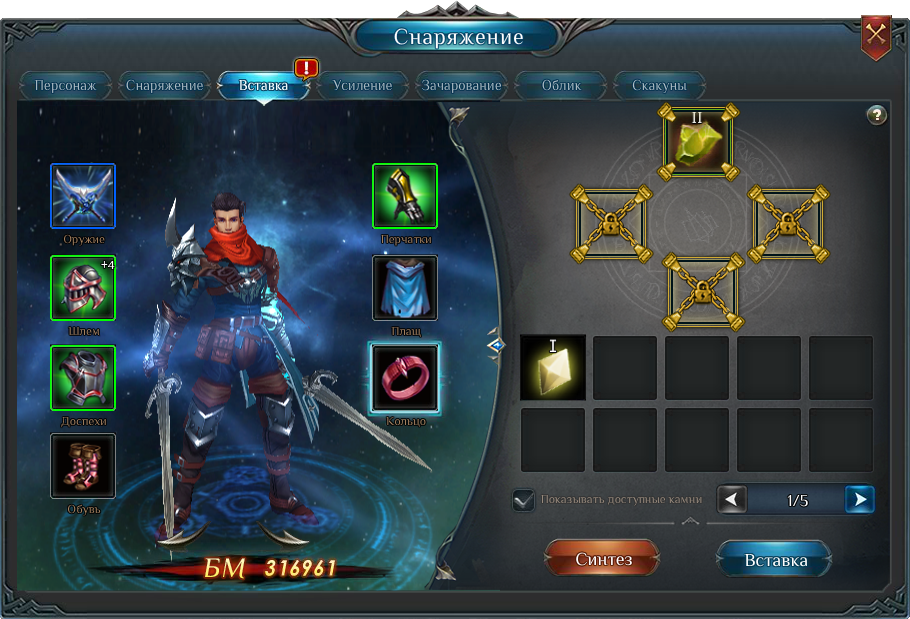Pick the level I yellow gem
The height and width of the screenshot is (619, 910).
[x=553, y=368]
